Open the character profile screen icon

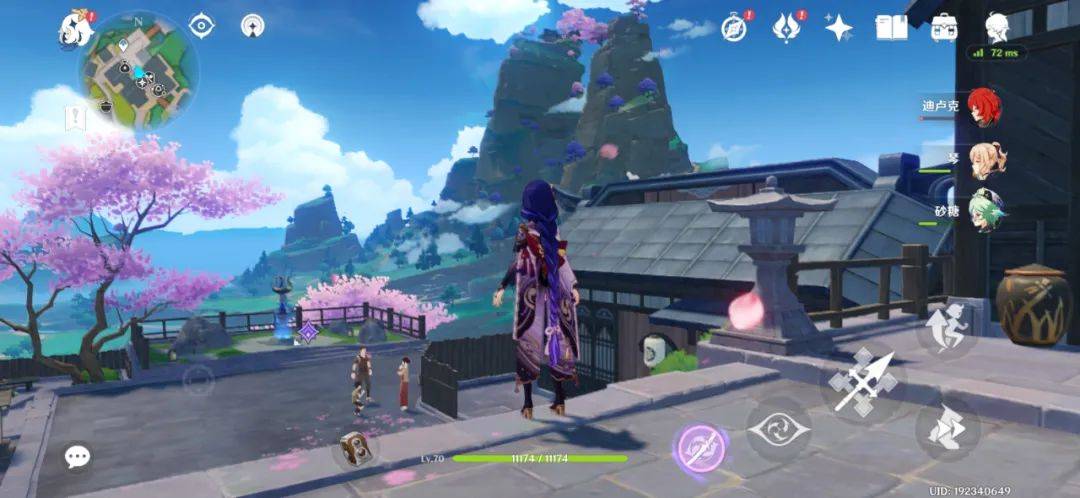[x=997, y=27]
